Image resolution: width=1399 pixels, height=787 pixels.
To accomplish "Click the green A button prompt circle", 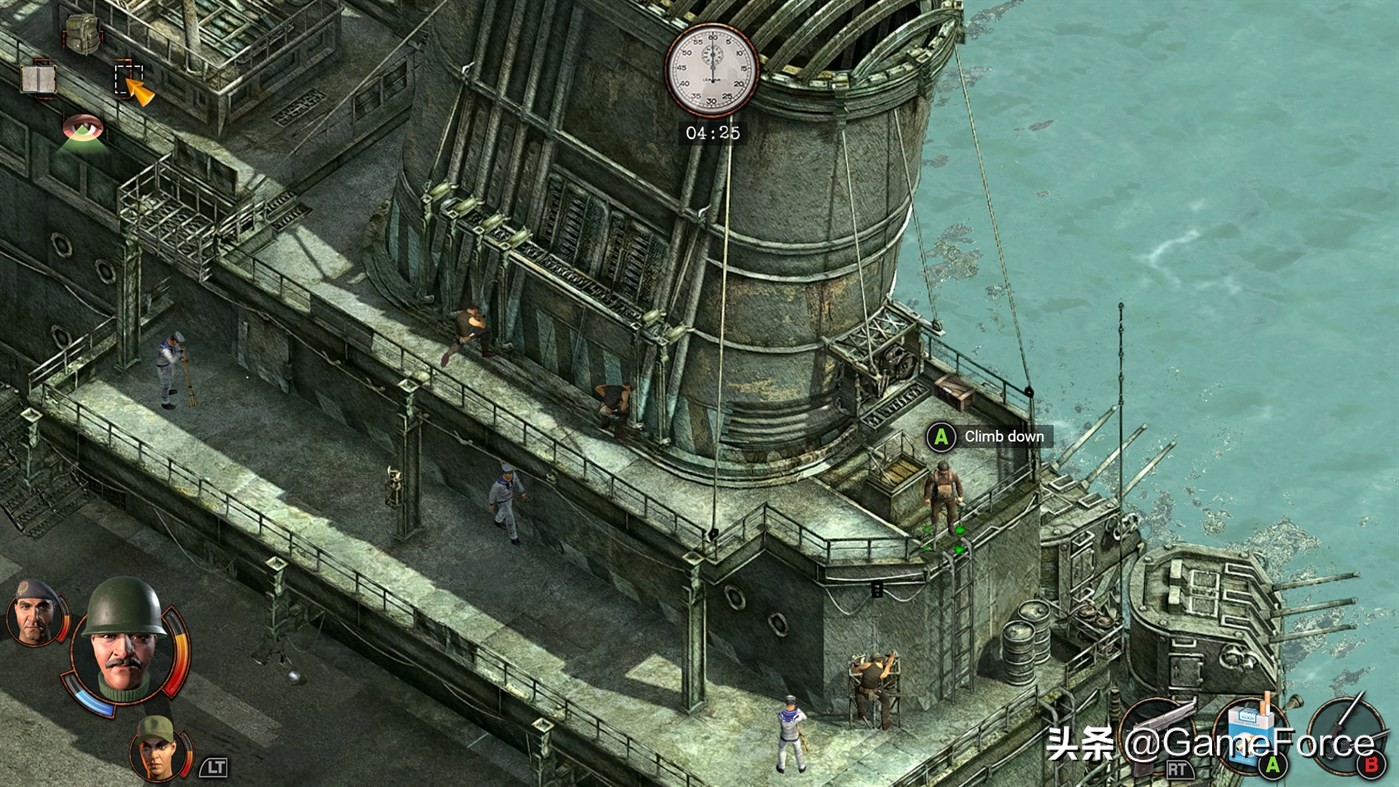I will click(940, 437).
